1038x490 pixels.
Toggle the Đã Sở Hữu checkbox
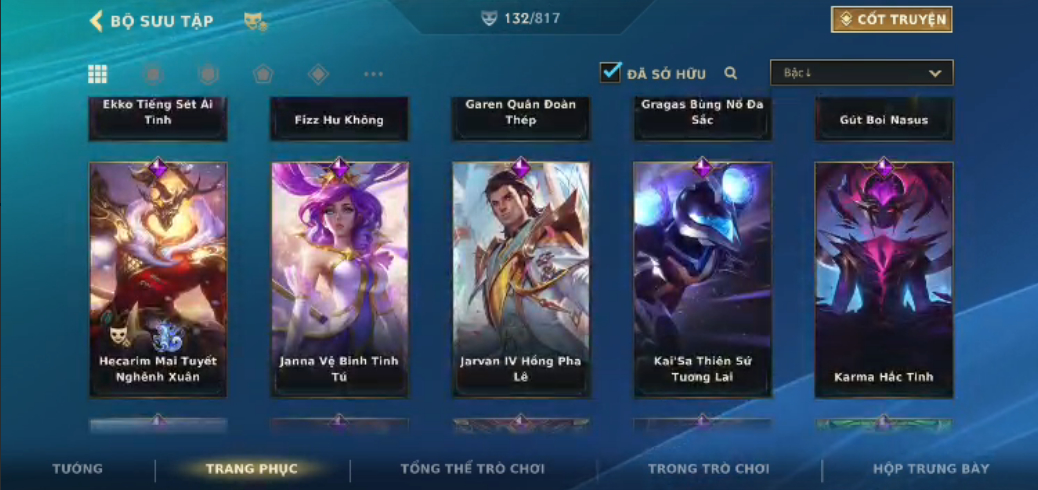[610, 72]
